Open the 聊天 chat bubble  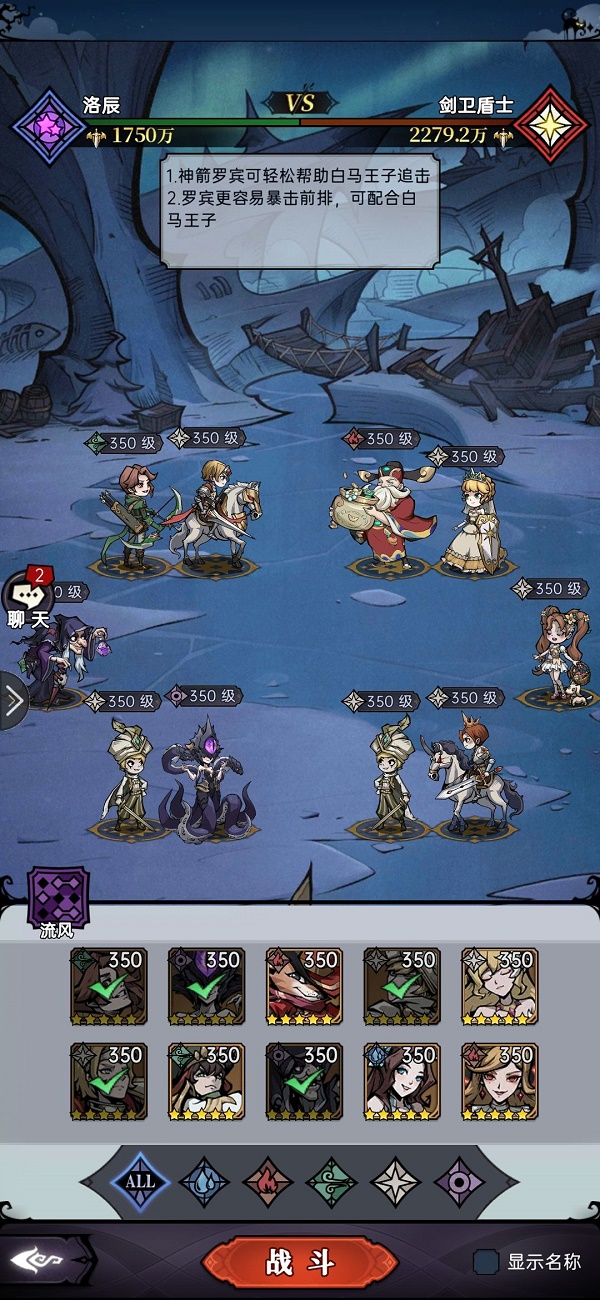(28, 600)
